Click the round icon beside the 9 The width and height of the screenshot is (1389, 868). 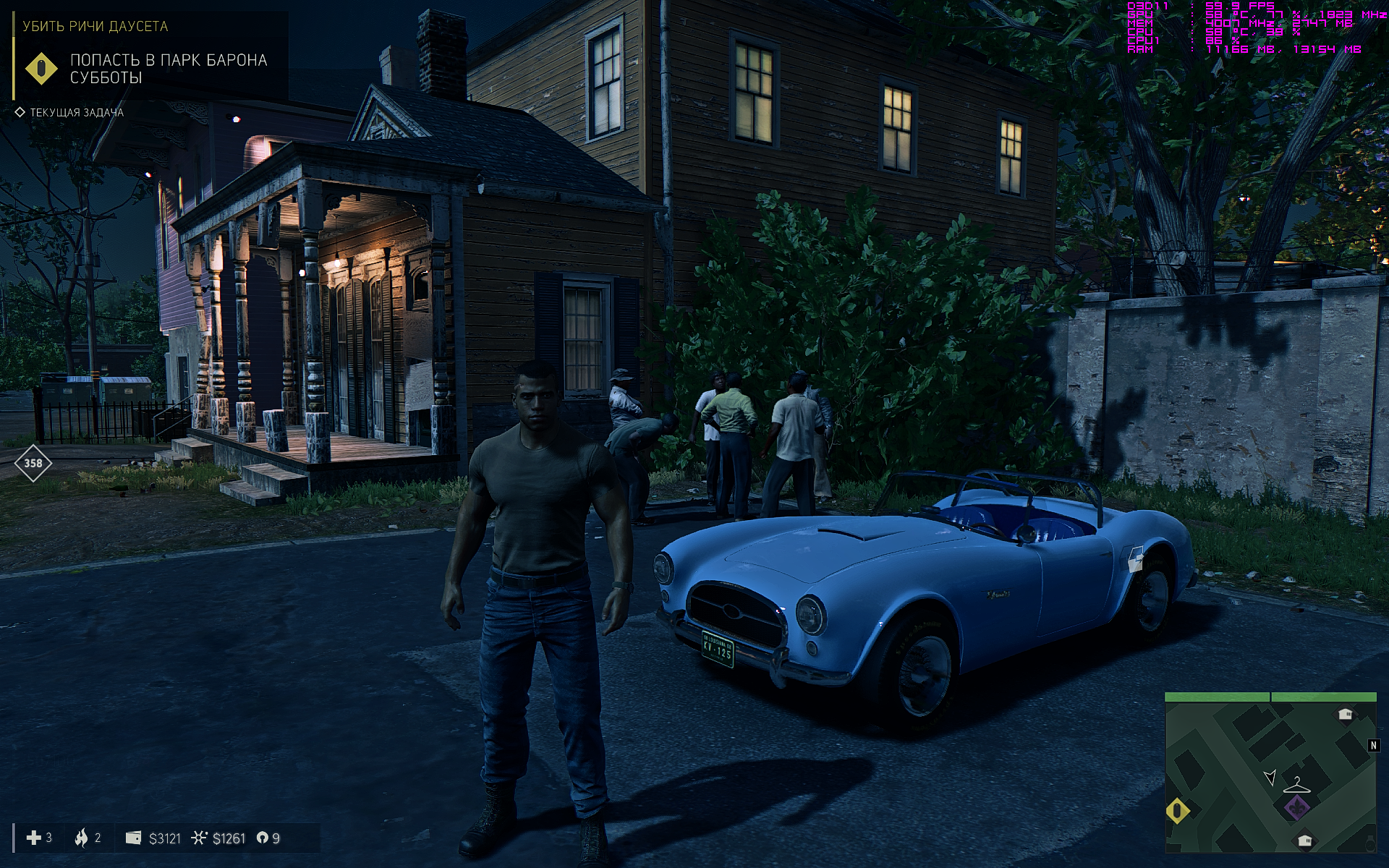click(262, 838)
